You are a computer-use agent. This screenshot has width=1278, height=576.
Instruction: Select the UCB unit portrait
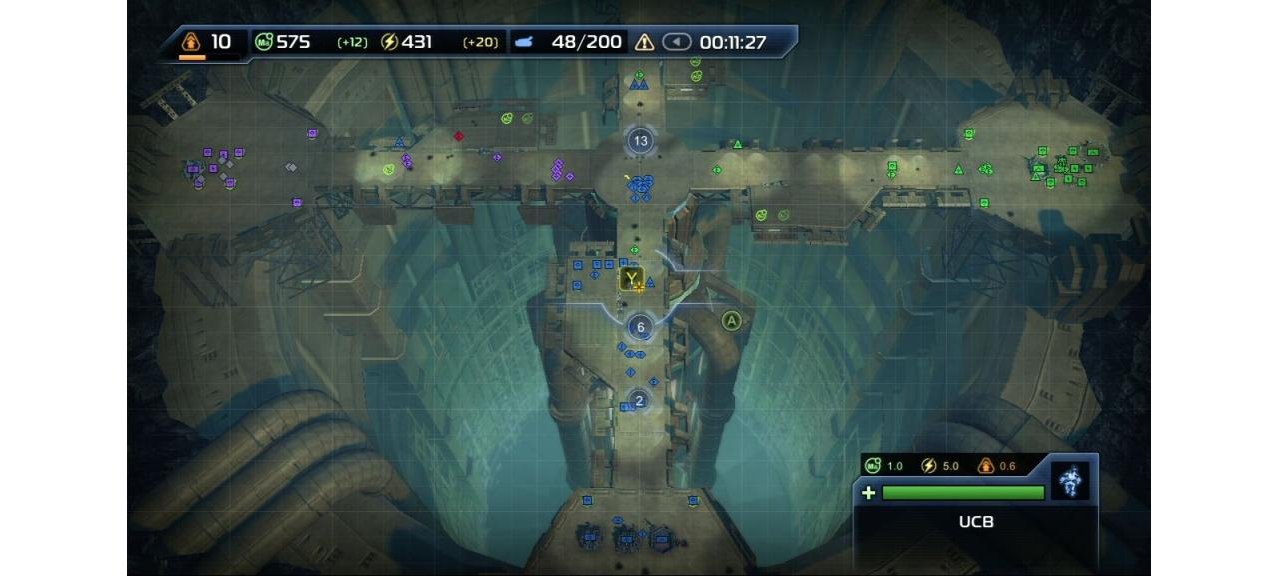[1071, 481]
